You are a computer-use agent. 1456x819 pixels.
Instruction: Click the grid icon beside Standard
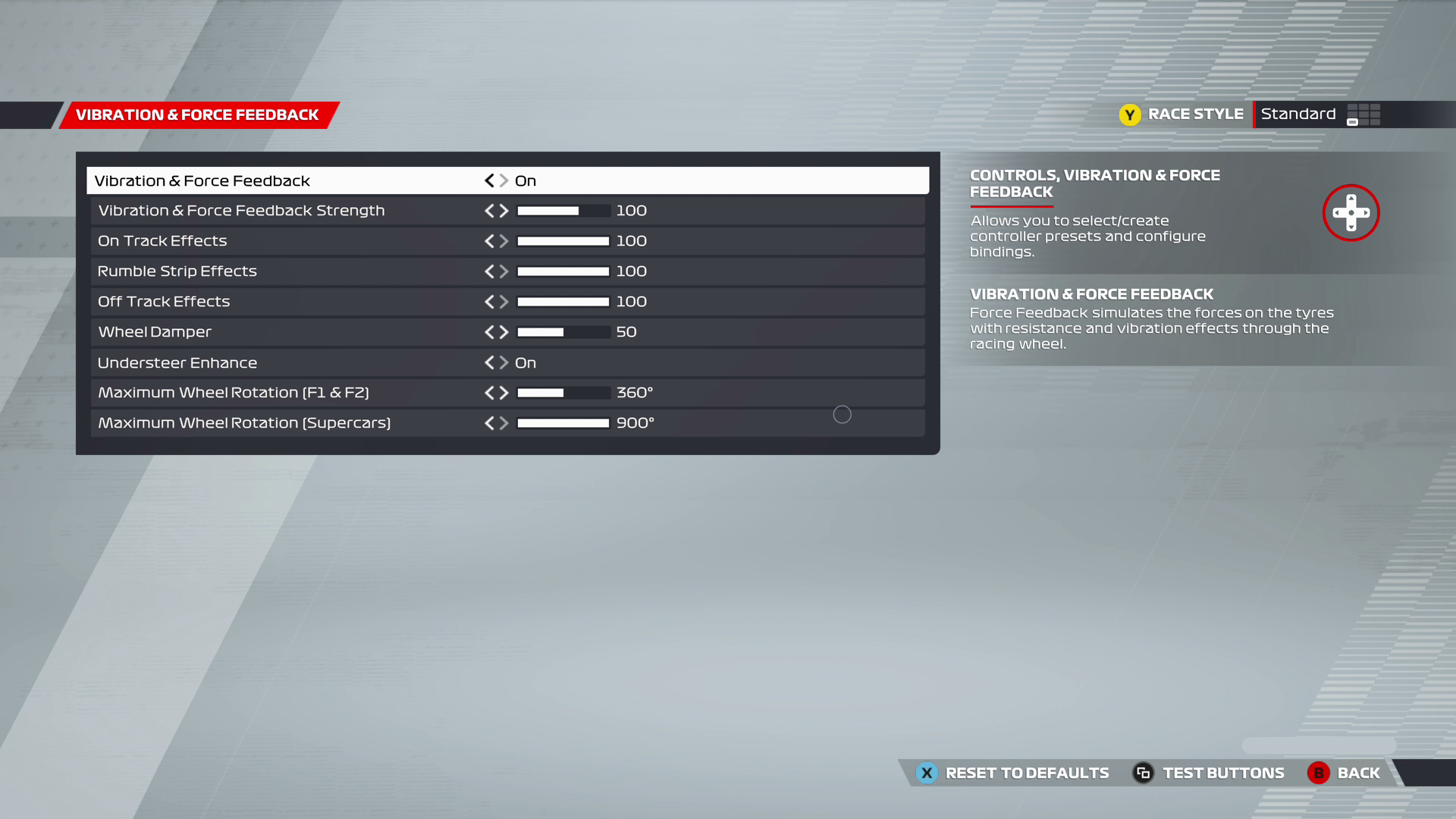coord(1363,115)
